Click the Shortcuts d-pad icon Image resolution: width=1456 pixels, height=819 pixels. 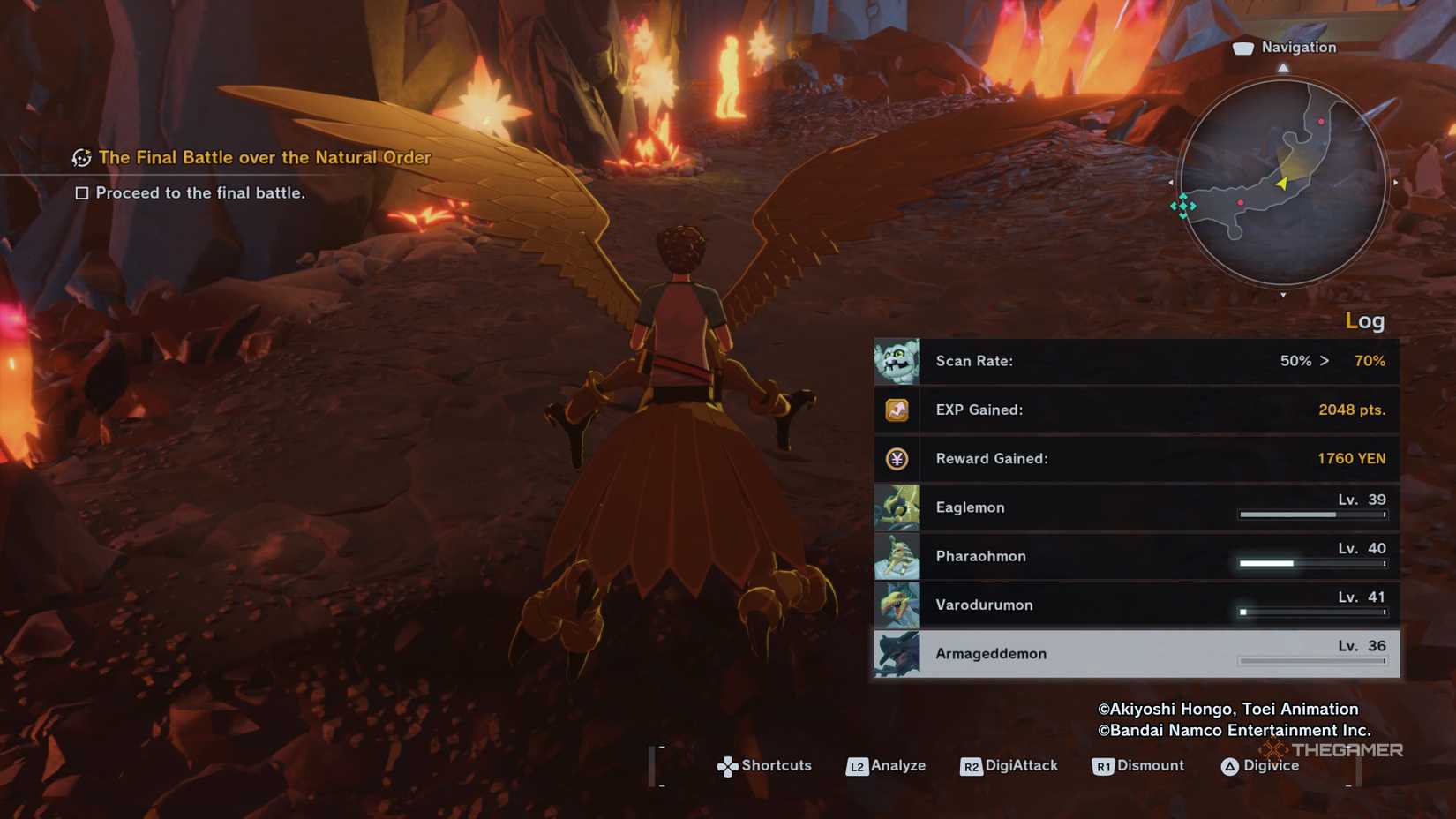(x=726, y=766)
